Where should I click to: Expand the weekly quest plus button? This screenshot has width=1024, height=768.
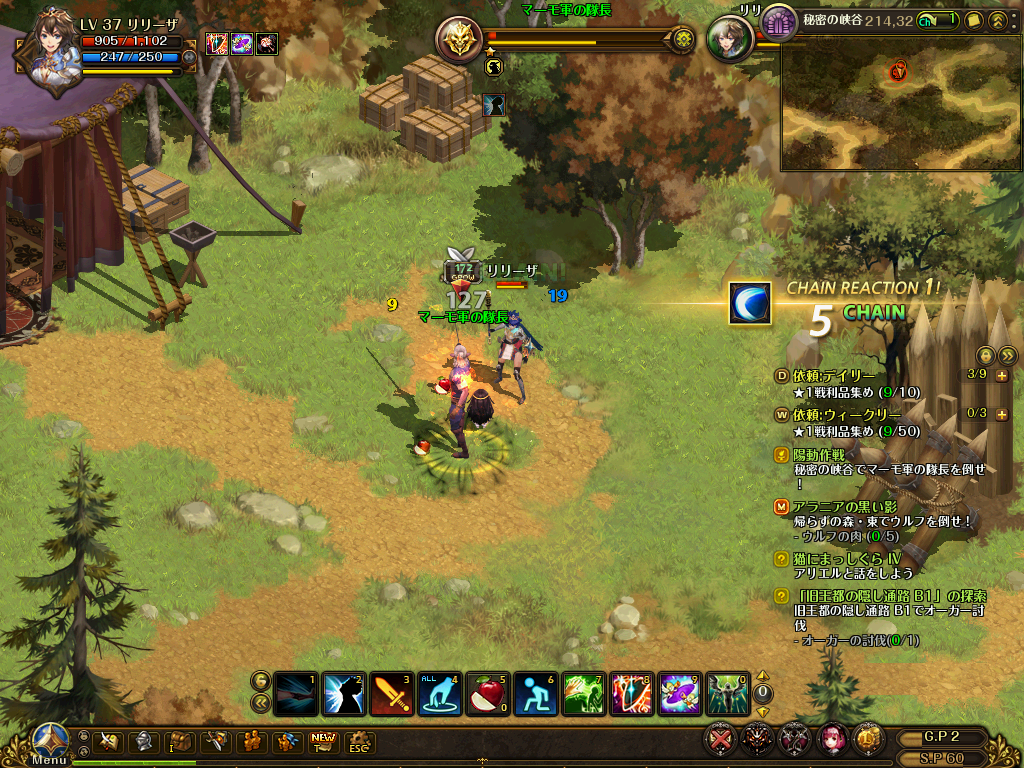[x=1001, y=413]
